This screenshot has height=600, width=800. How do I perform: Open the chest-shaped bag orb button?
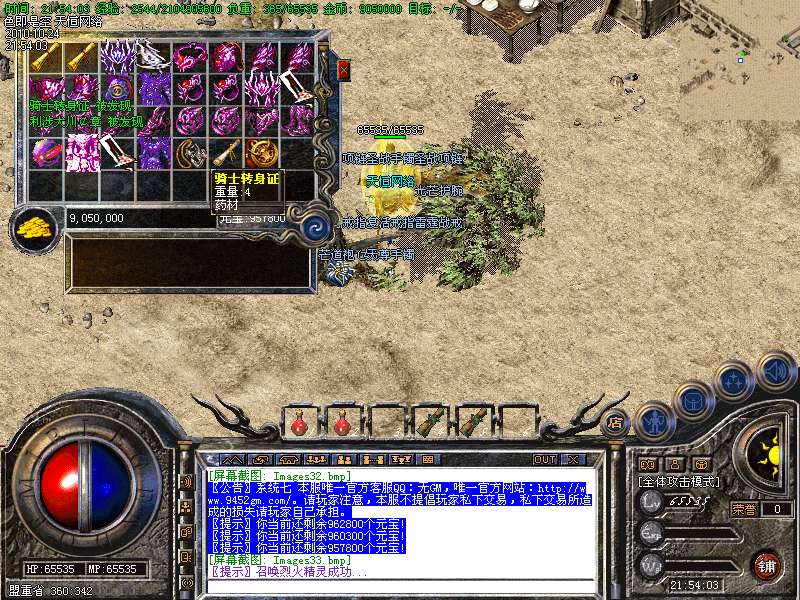click(x=693, y=400)
